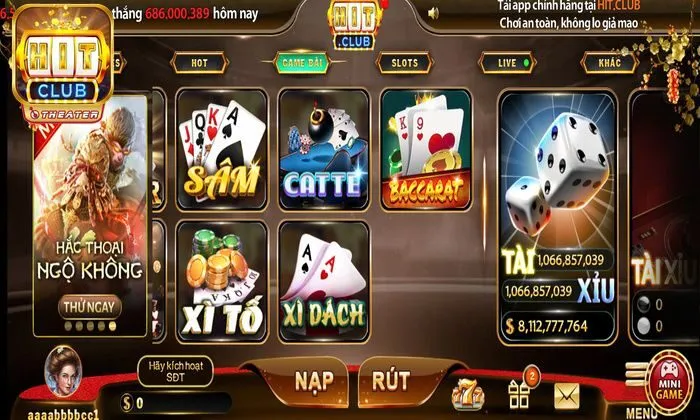Toggle the sound speaker icon
This screenshot has height=420, width=700.
[432, 14]
